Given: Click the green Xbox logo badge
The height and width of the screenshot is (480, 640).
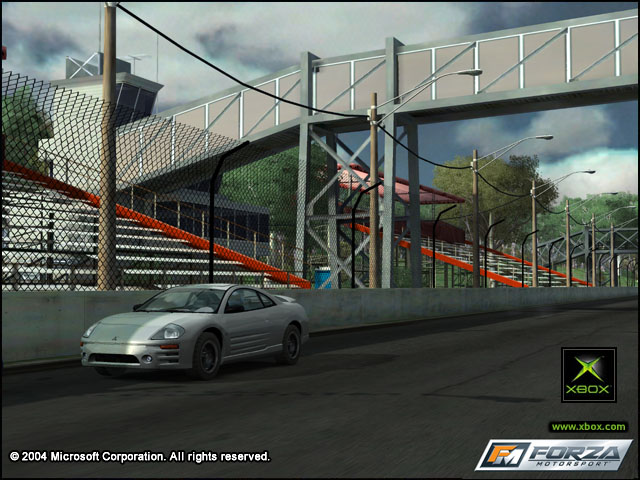Looking at the screenshot, I should [588, 375].
